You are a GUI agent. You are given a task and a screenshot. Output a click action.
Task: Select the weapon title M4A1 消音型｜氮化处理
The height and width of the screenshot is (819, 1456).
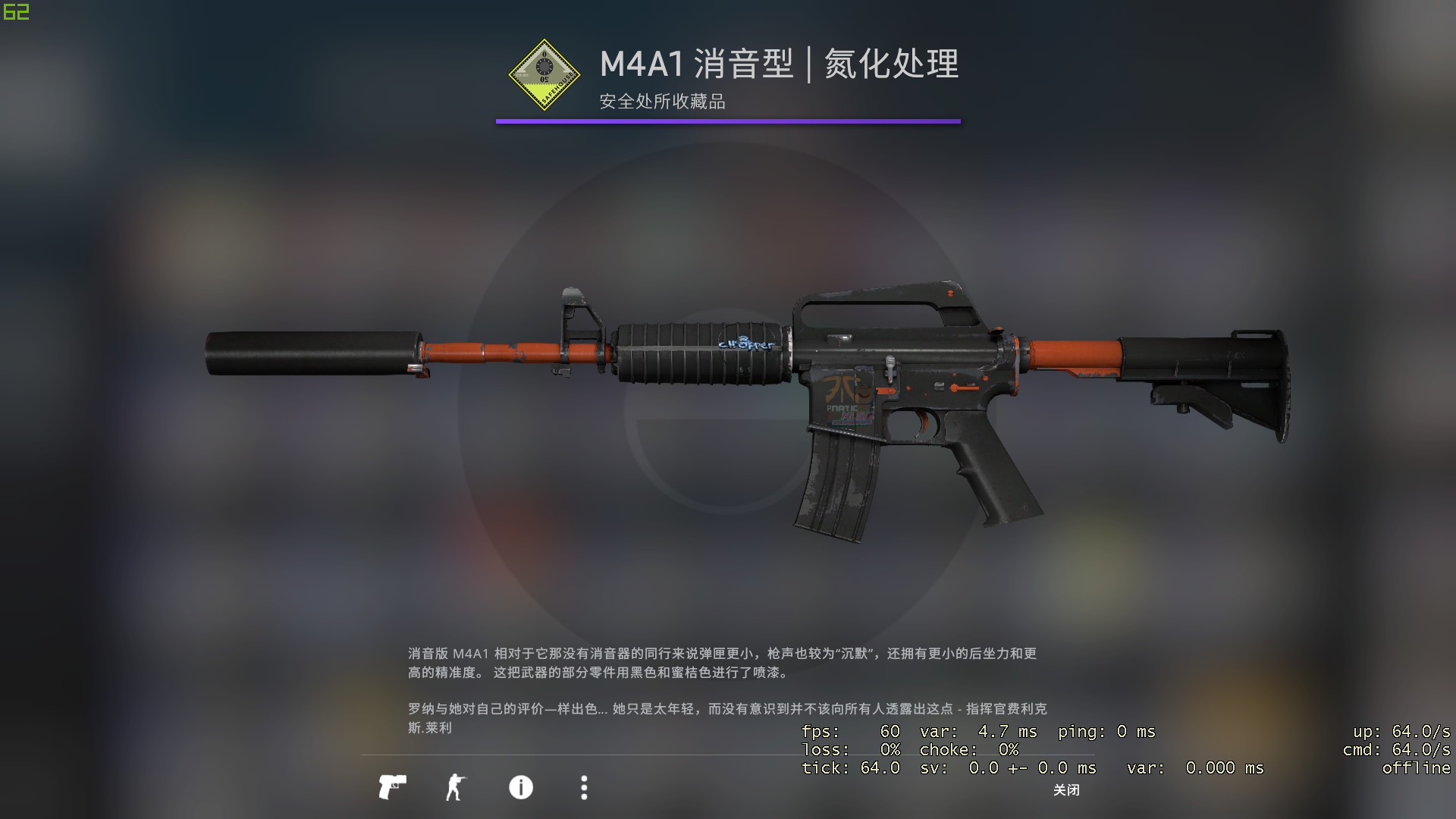pos(777,67)
